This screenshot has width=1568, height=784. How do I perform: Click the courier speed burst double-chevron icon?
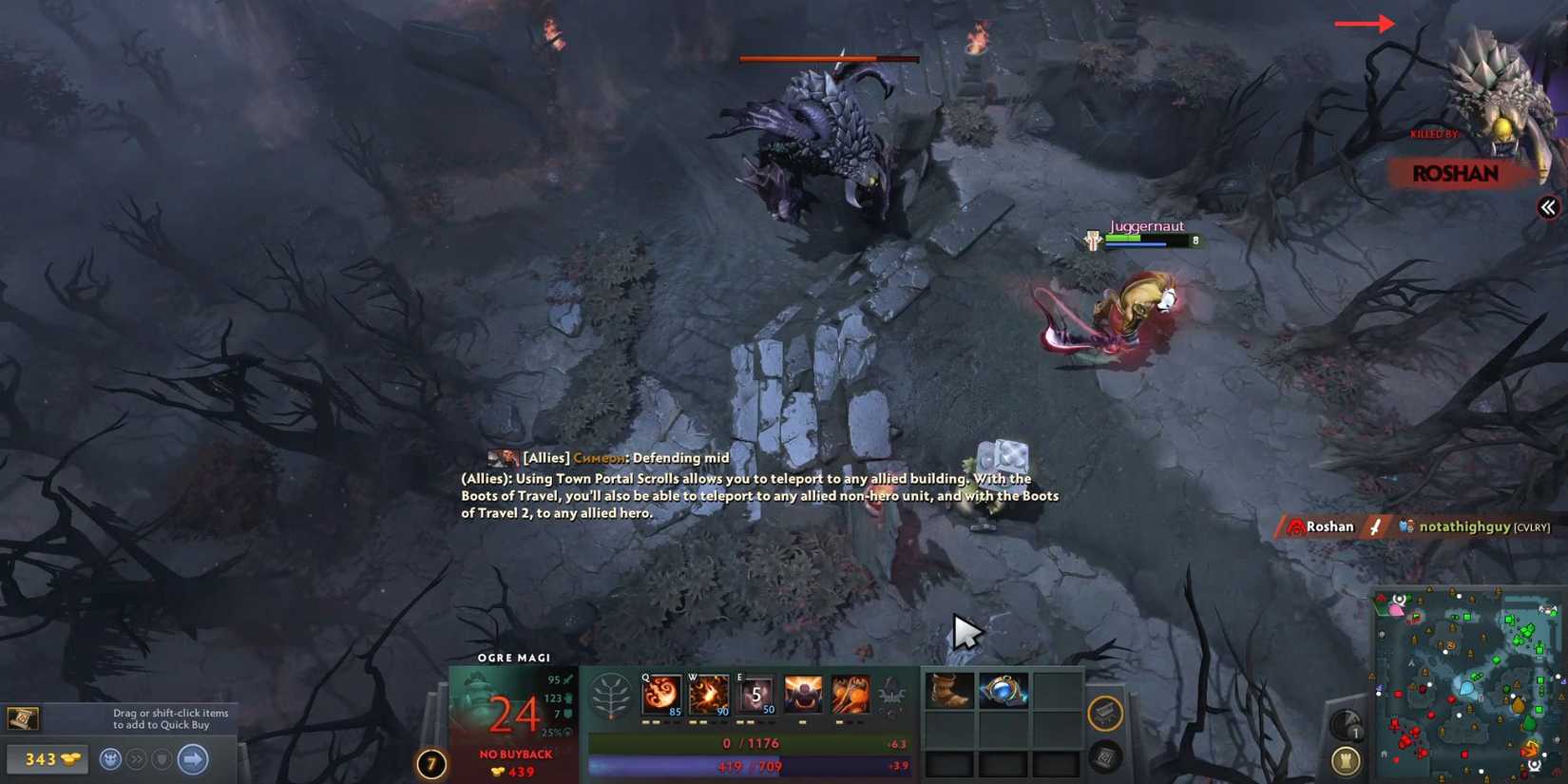136,758
